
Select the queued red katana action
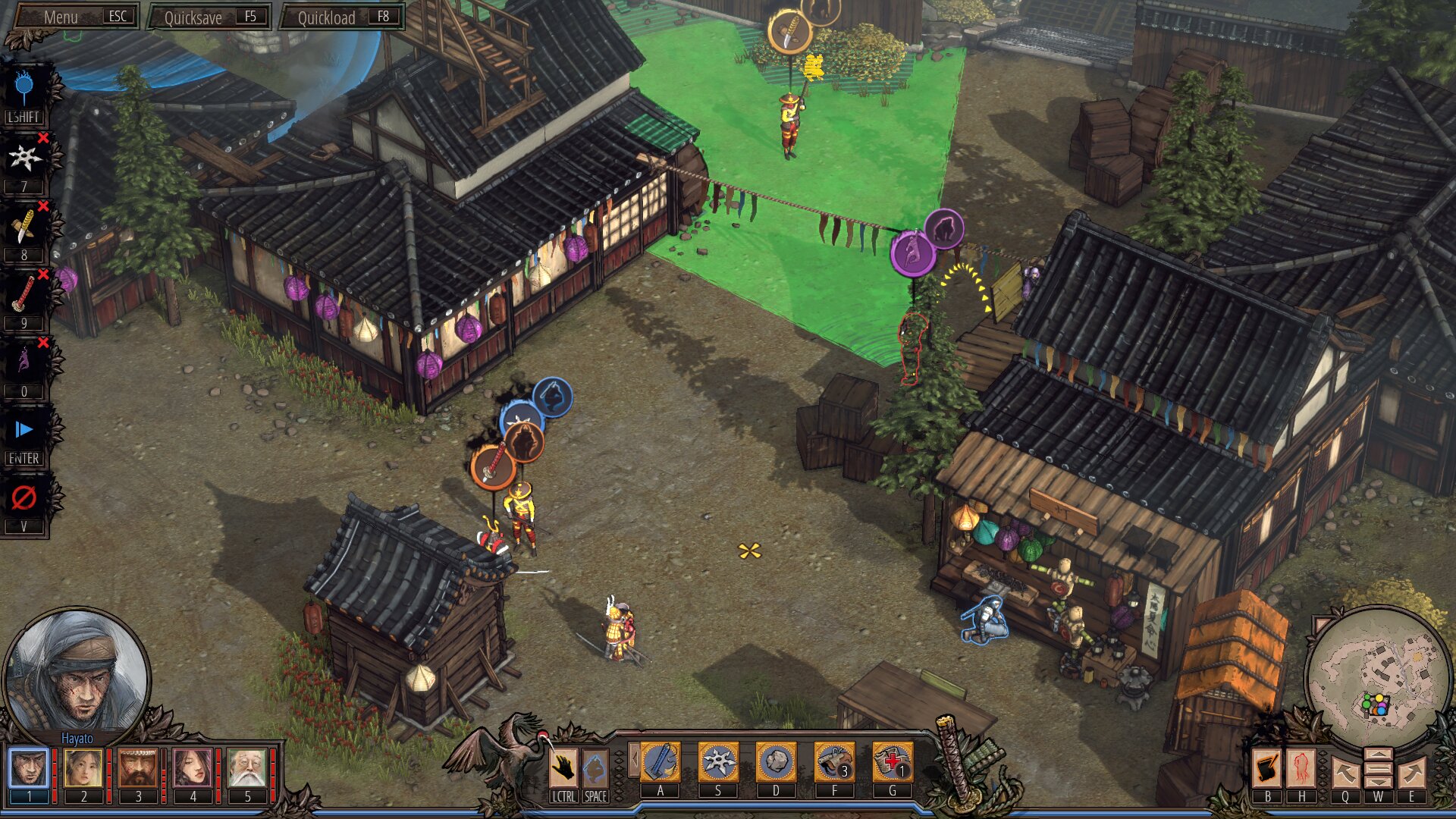coord(24,294)
